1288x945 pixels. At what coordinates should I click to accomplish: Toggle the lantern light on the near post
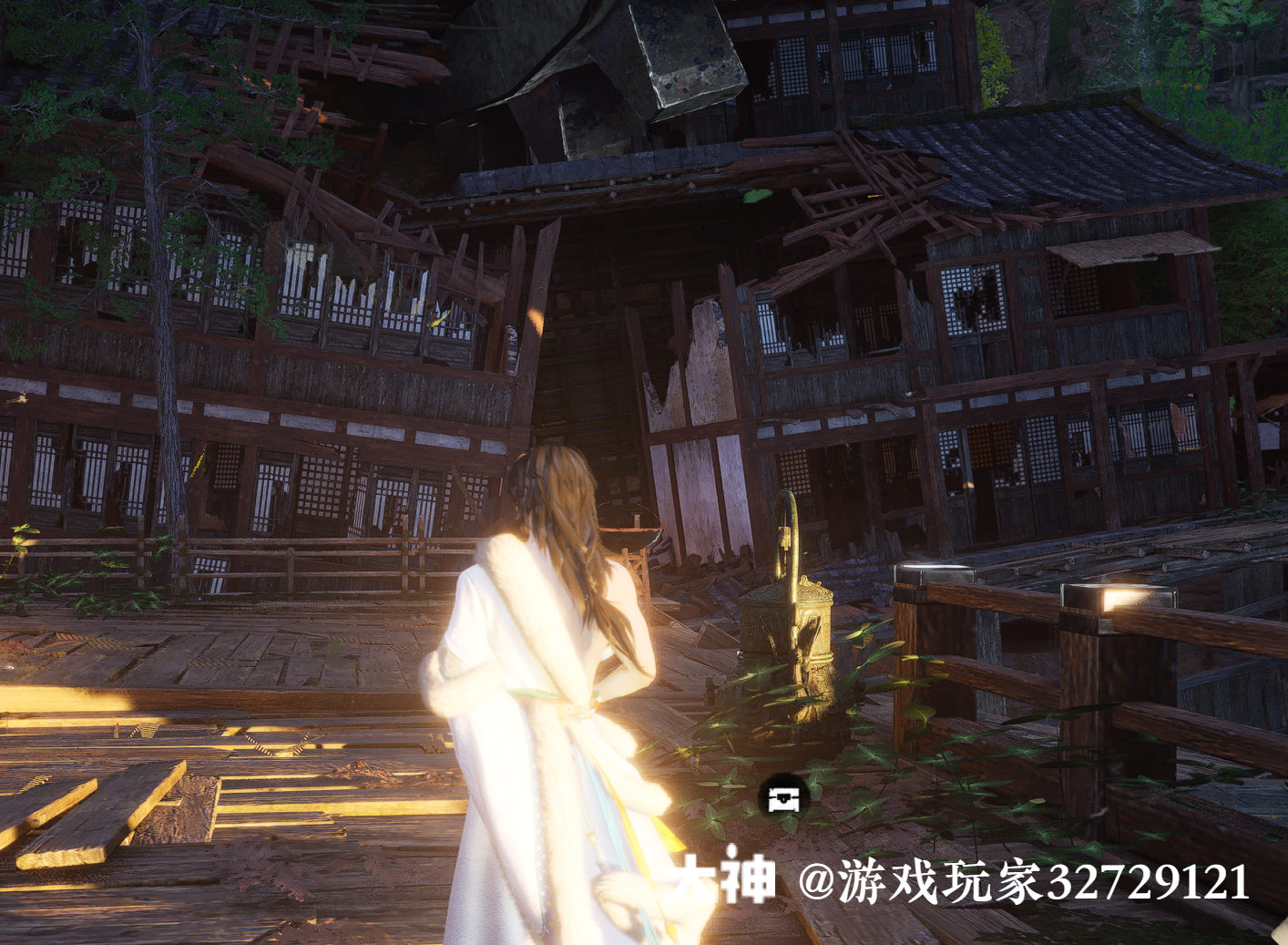tap(1122, 591)
